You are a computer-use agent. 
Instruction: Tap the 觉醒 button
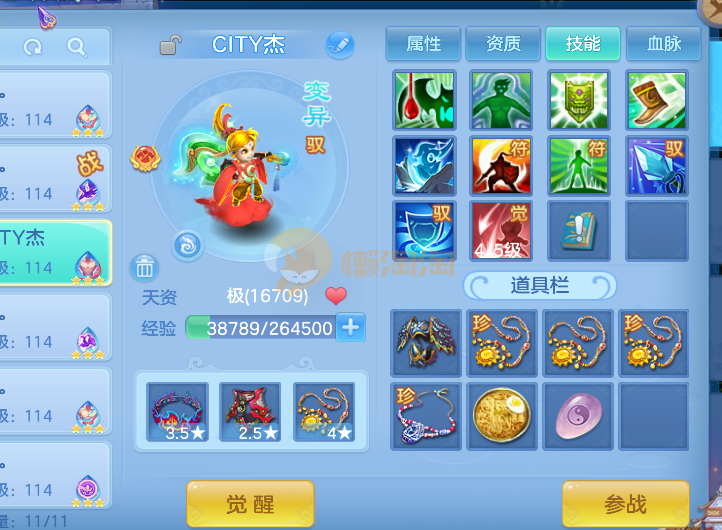tap(250, 504)
